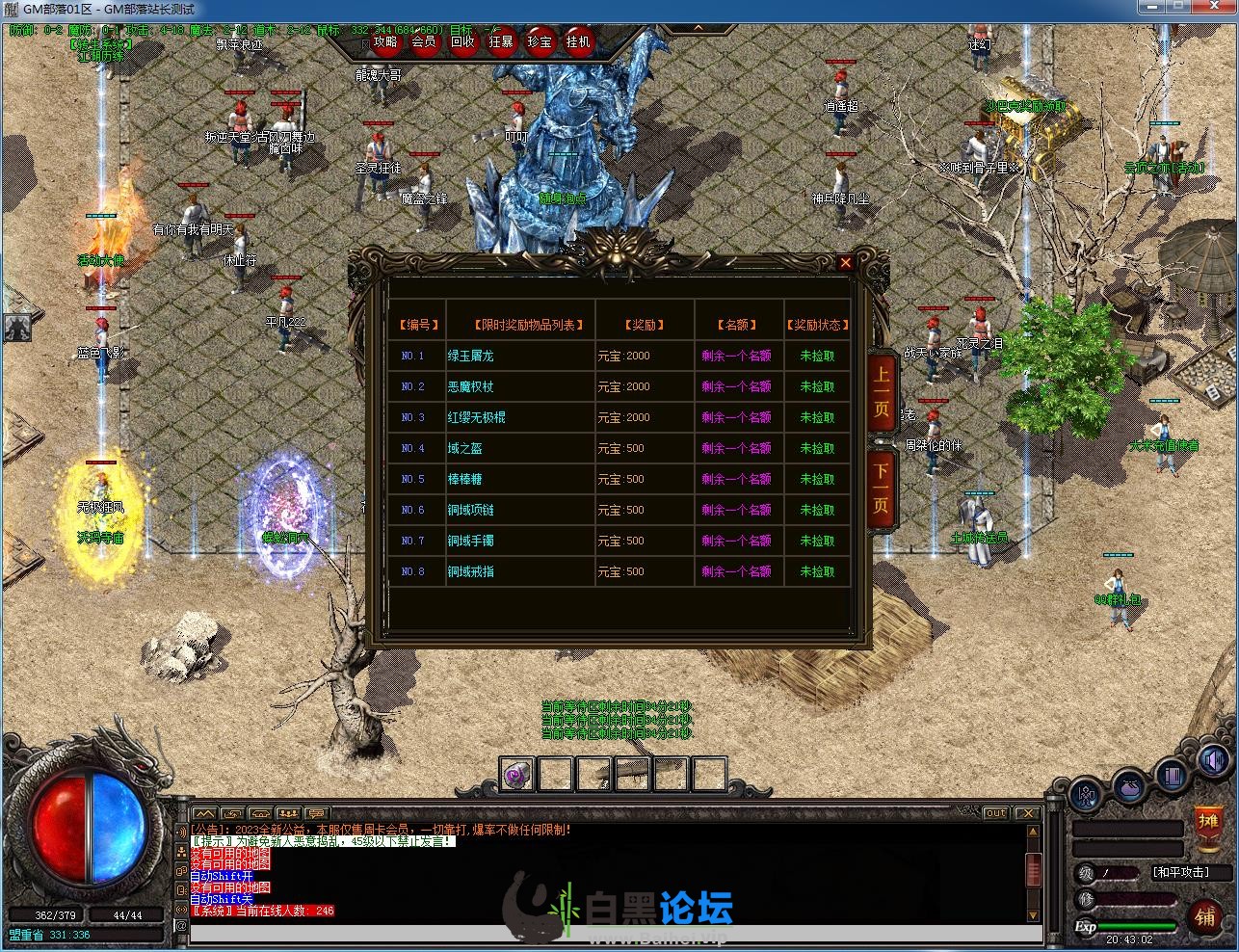Open the 铺 shop button
The height and width of the screenshot is (952, 1239).
tap(1205, 914)
